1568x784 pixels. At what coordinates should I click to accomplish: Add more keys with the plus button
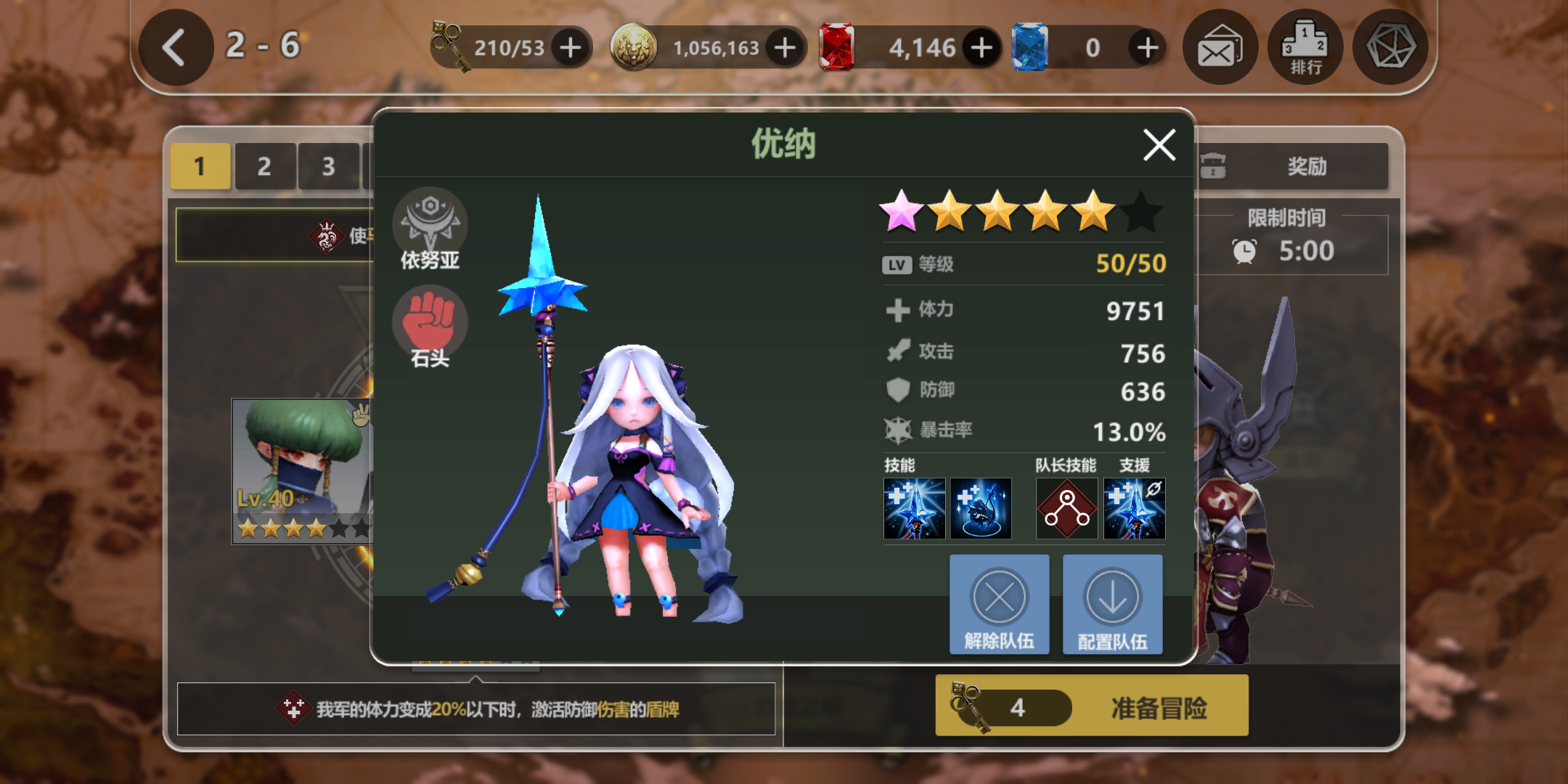[571, 48]
